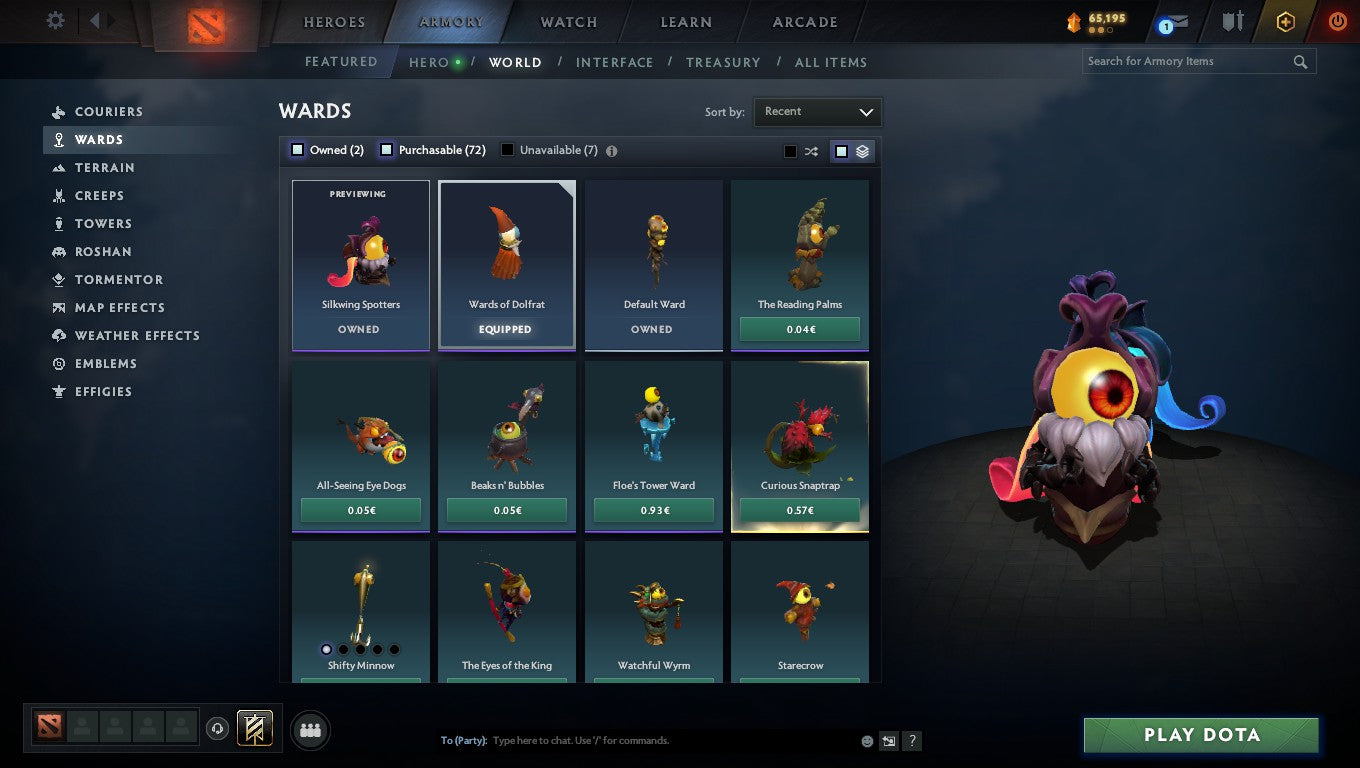Open the Sort by Recent dropdown

coord(817,112)
